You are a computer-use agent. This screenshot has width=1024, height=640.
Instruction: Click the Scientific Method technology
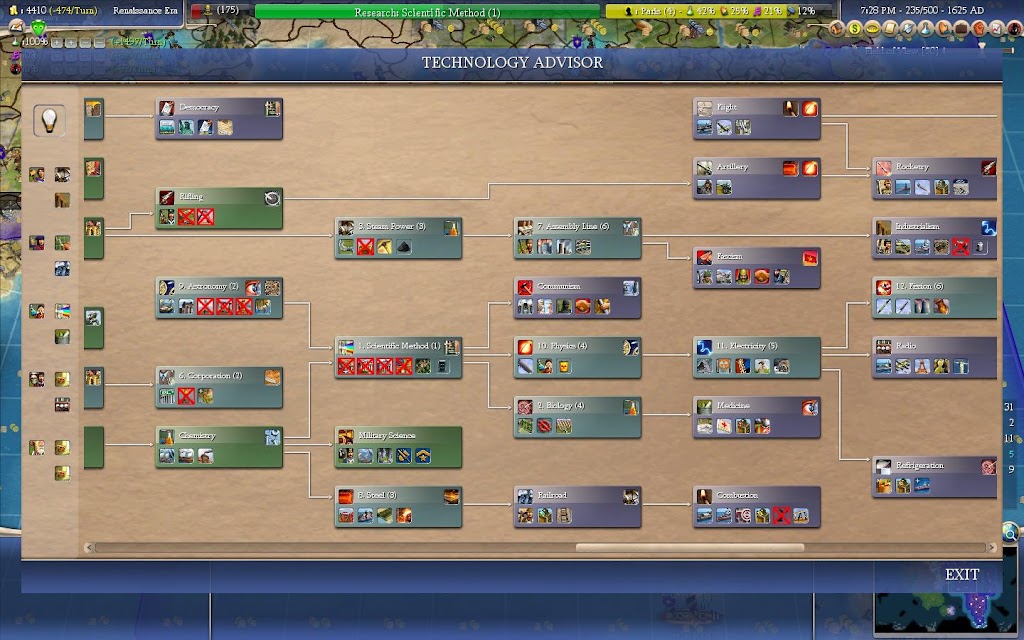[x=398, y=347]
